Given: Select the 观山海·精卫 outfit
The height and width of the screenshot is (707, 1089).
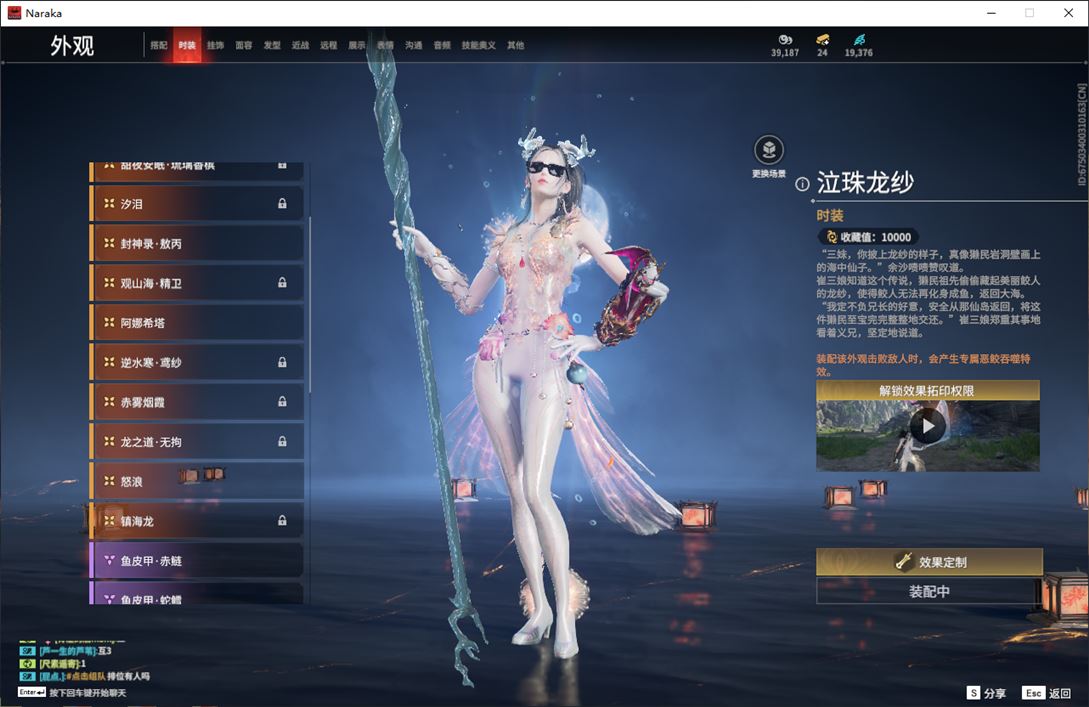Looking at the screenshot, I should (x=197, y=283).
